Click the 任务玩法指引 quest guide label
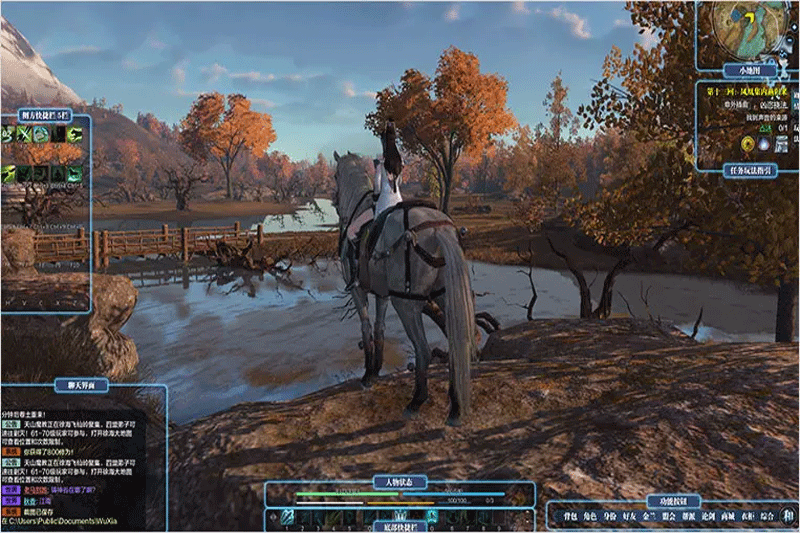This screenshot has height=533, width=800. tap(748, 170)
